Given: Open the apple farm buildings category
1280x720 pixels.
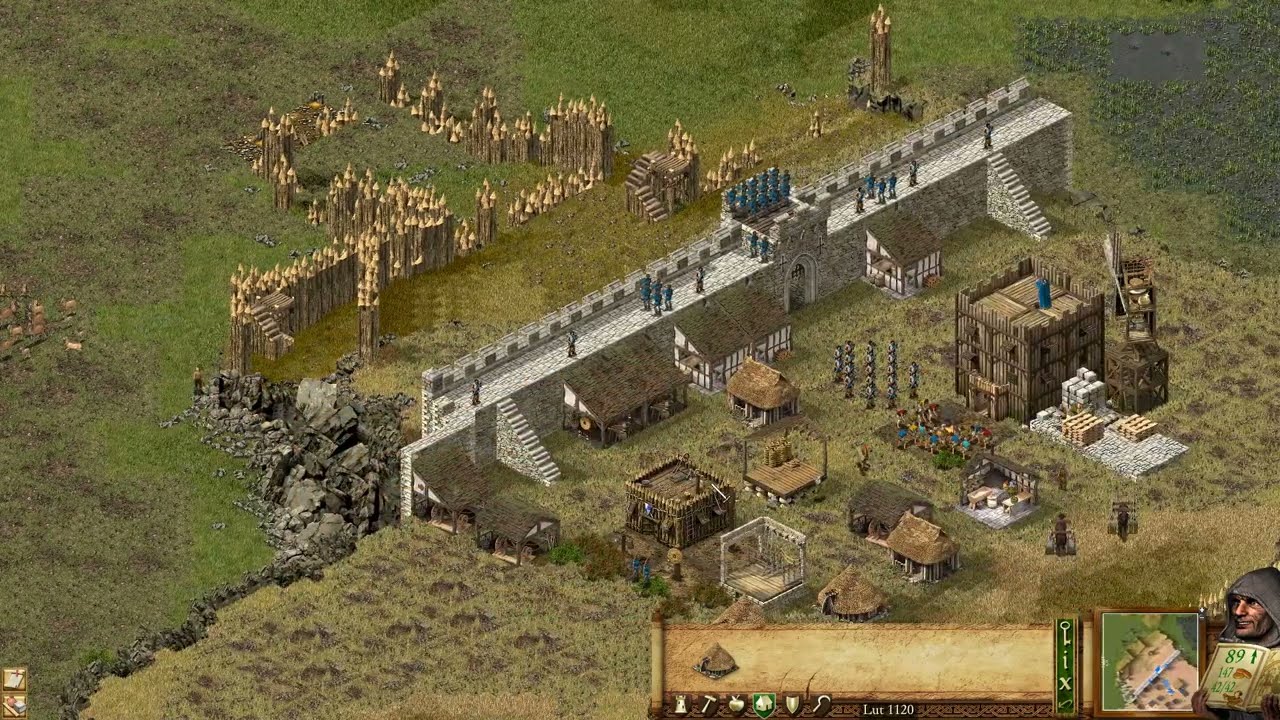Looking at the screenshot, I should coord(736,705).
